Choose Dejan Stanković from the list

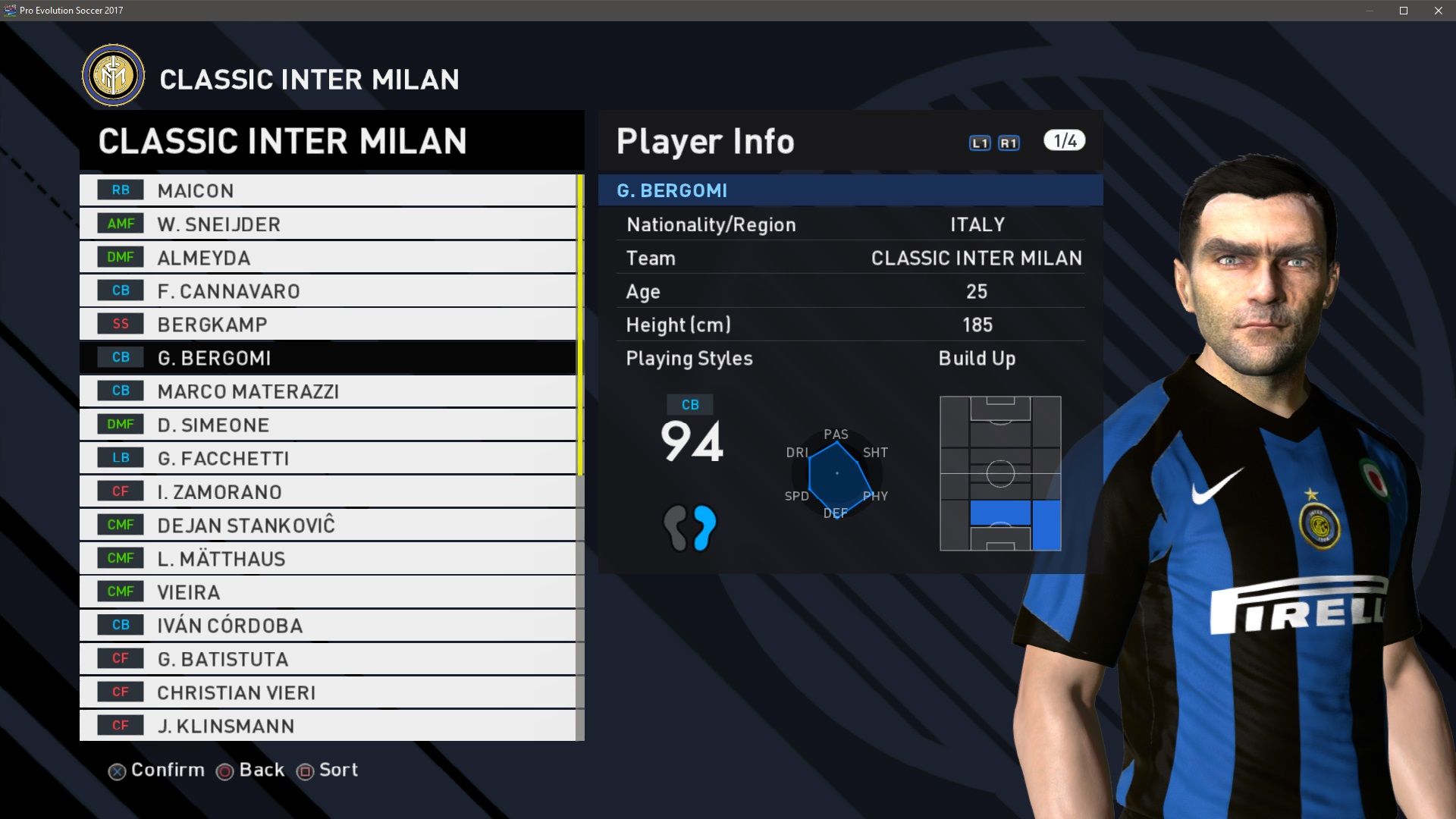(x=328, y=525)
